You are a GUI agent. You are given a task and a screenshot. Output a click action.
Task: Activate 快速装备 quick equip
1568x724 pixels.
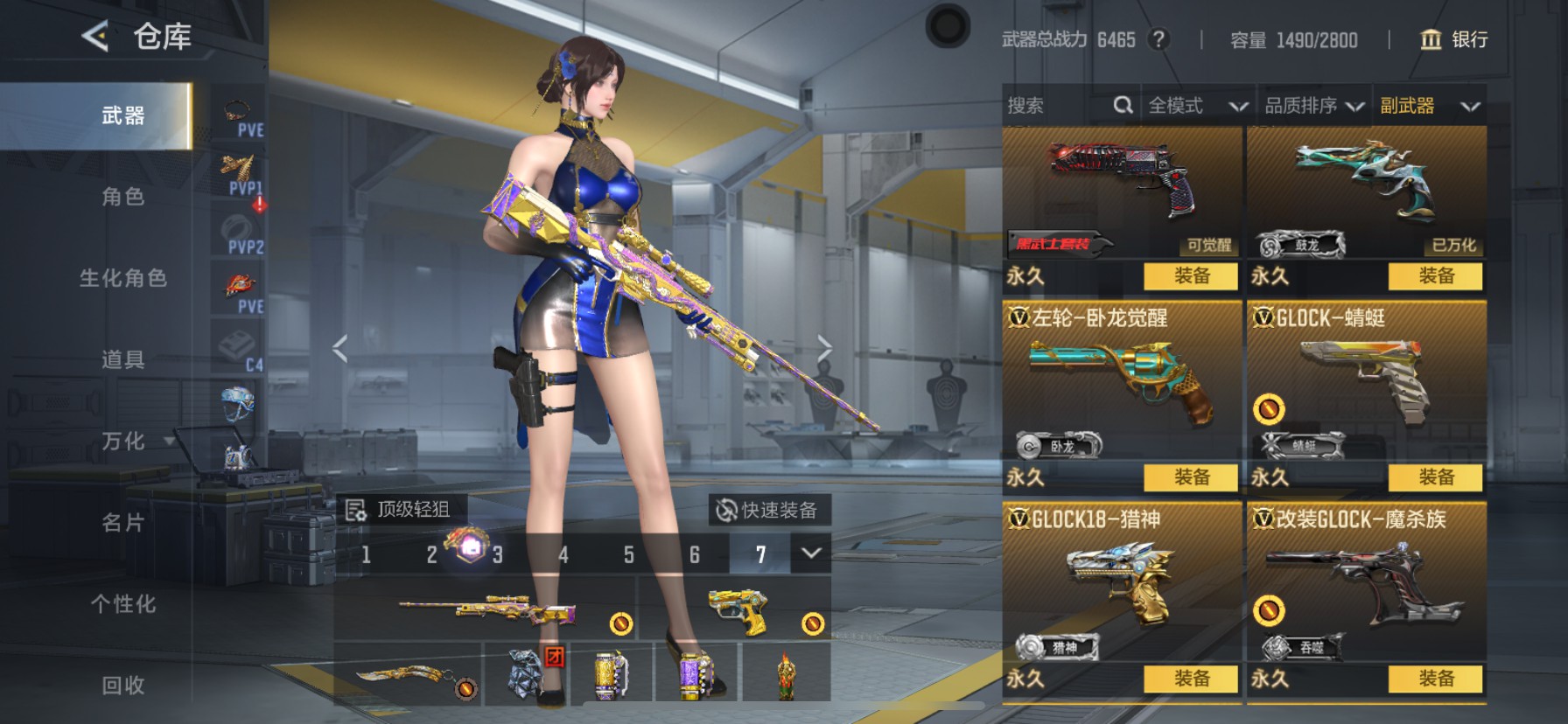click(768, 510)
